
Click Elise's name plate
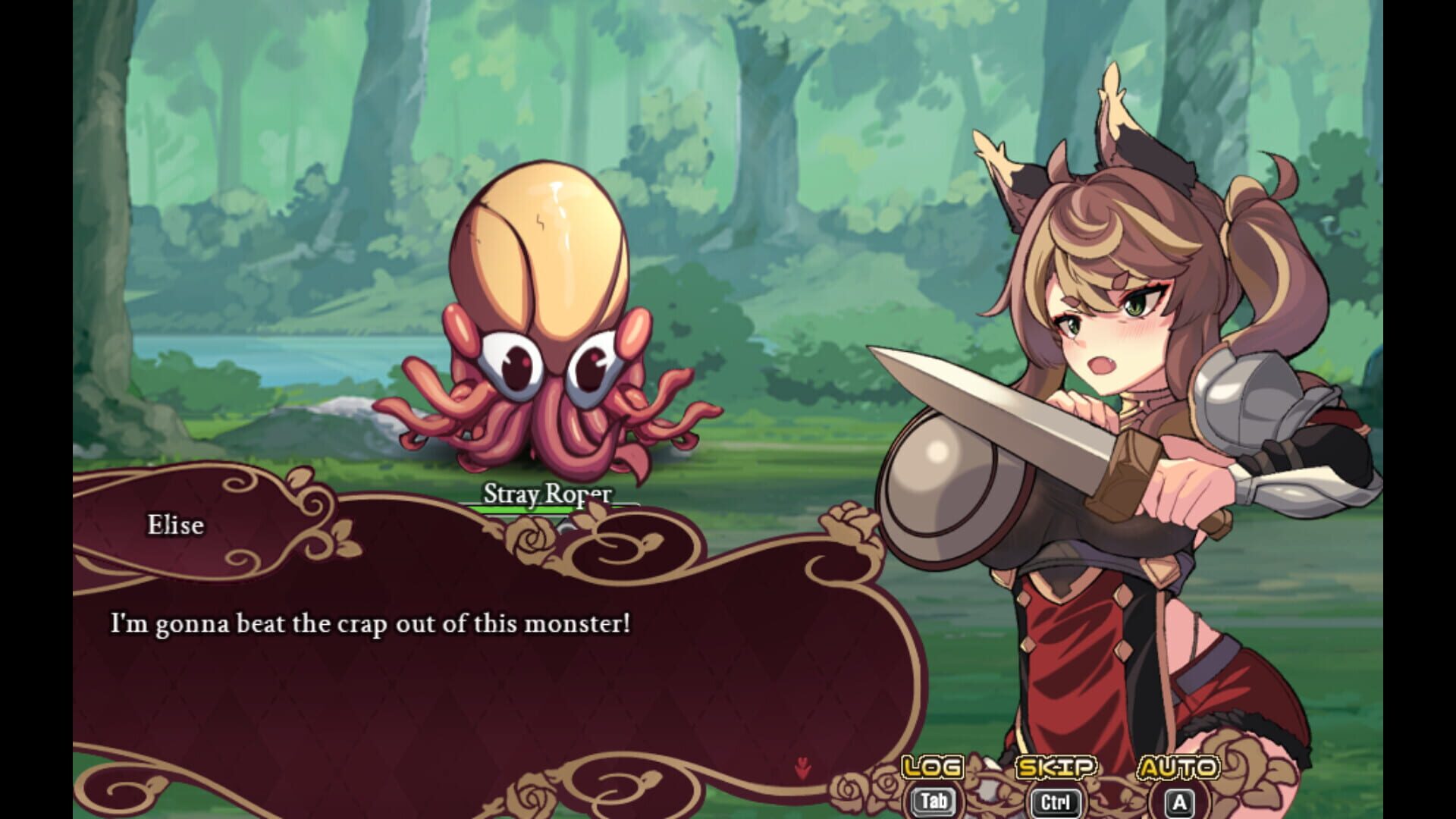pyautogui.click(x=174, y=525)
